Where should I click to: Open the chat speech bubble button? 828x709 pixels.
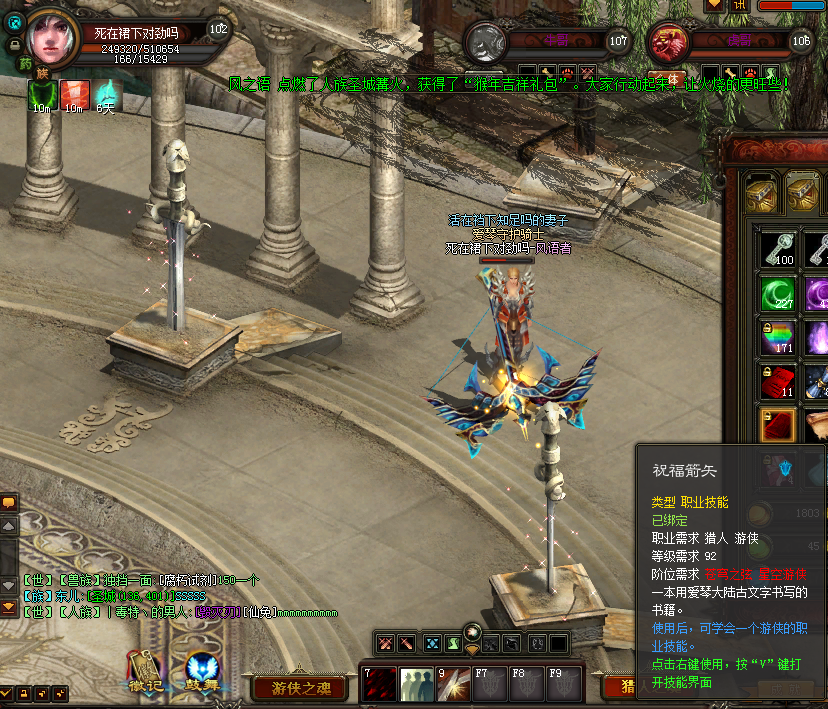pos(8,502)
